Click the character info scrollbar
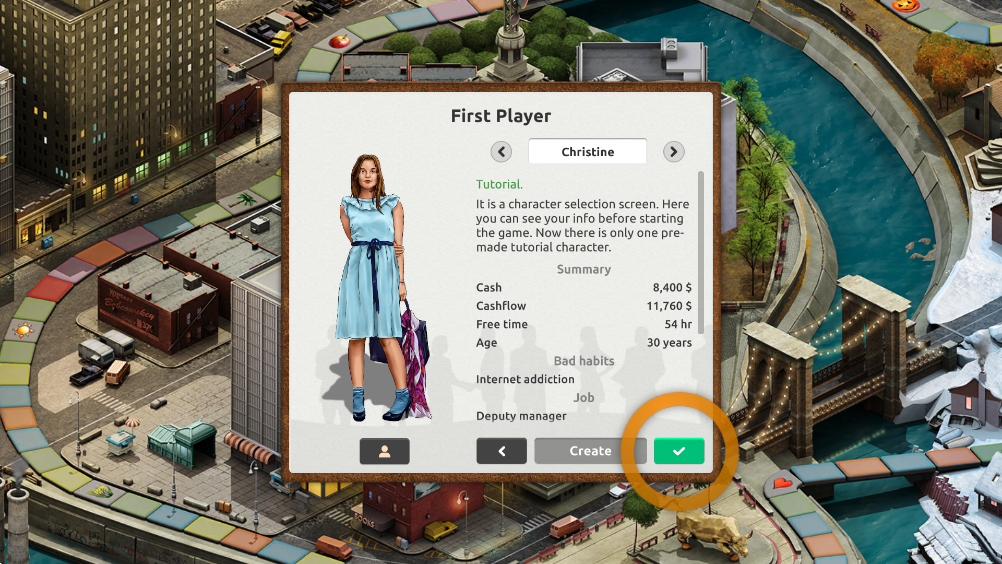1002x564 pixels. click(x=700, y=252)
